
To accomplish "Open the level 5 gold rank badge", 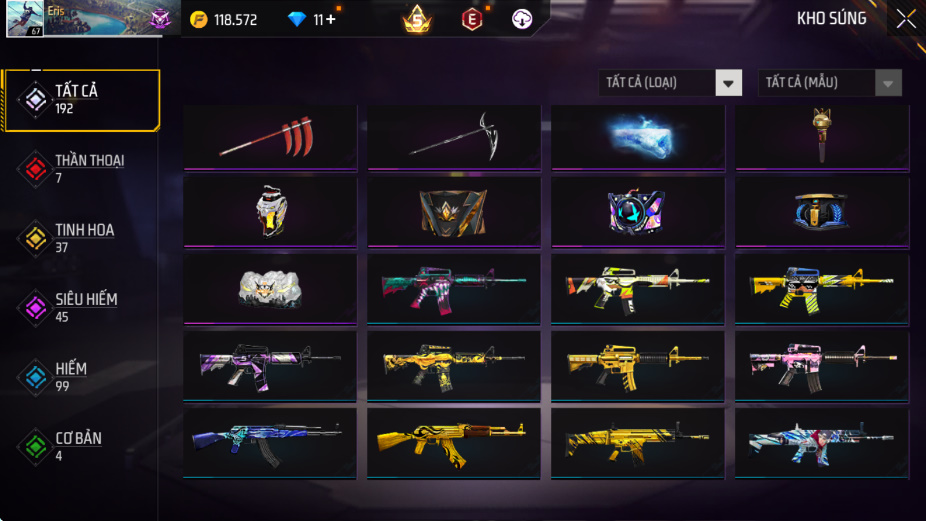I will coord(417,19).
